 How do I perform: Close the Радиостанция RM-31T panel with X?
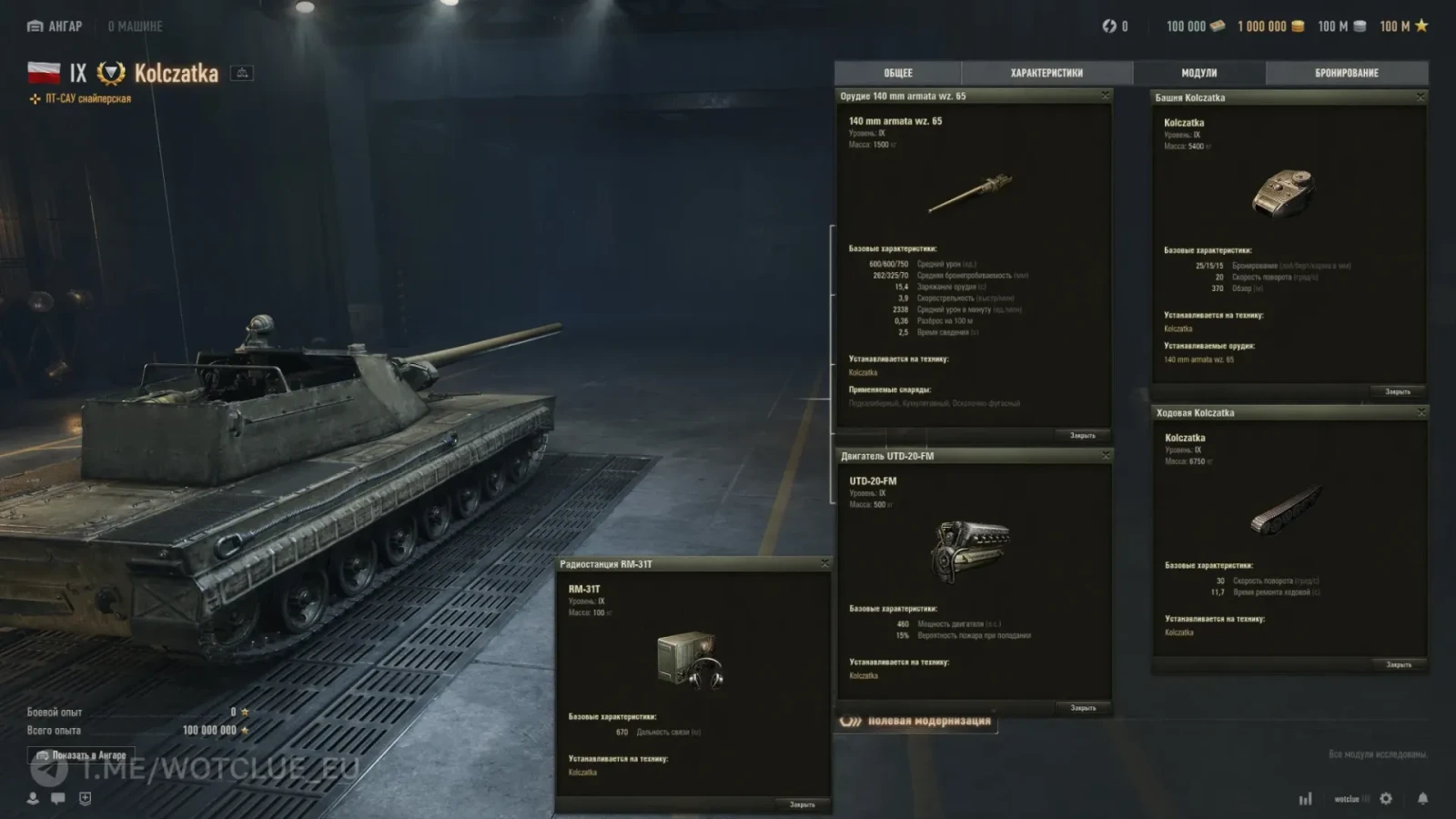point(825,563)
